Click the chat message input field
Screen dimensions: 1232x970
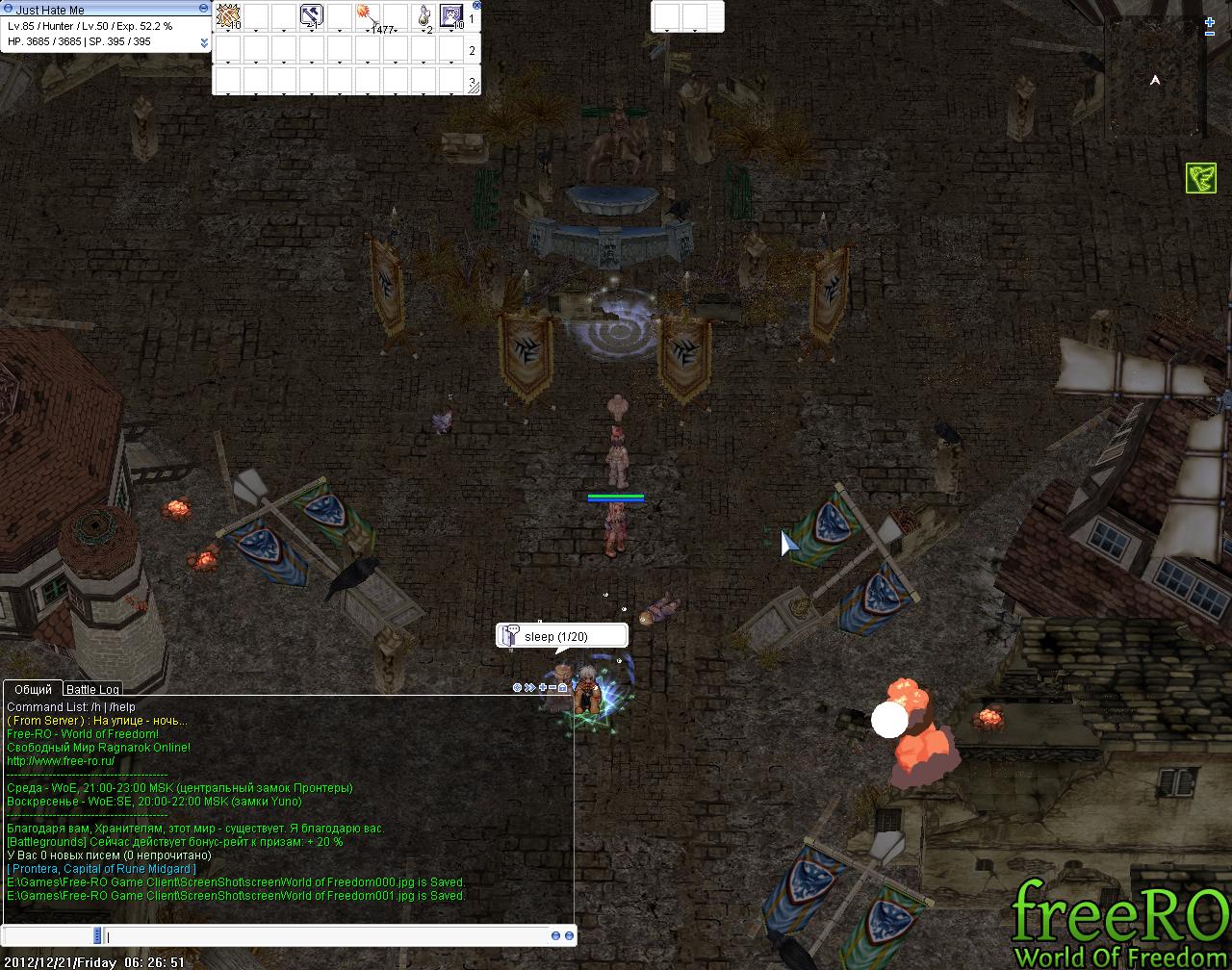pos(327,936)
